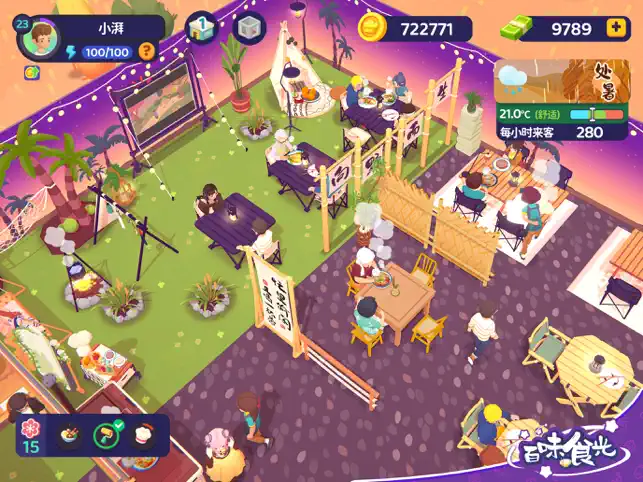
Task: Select the paint roller decoration icon
Action: pos(105,436)
